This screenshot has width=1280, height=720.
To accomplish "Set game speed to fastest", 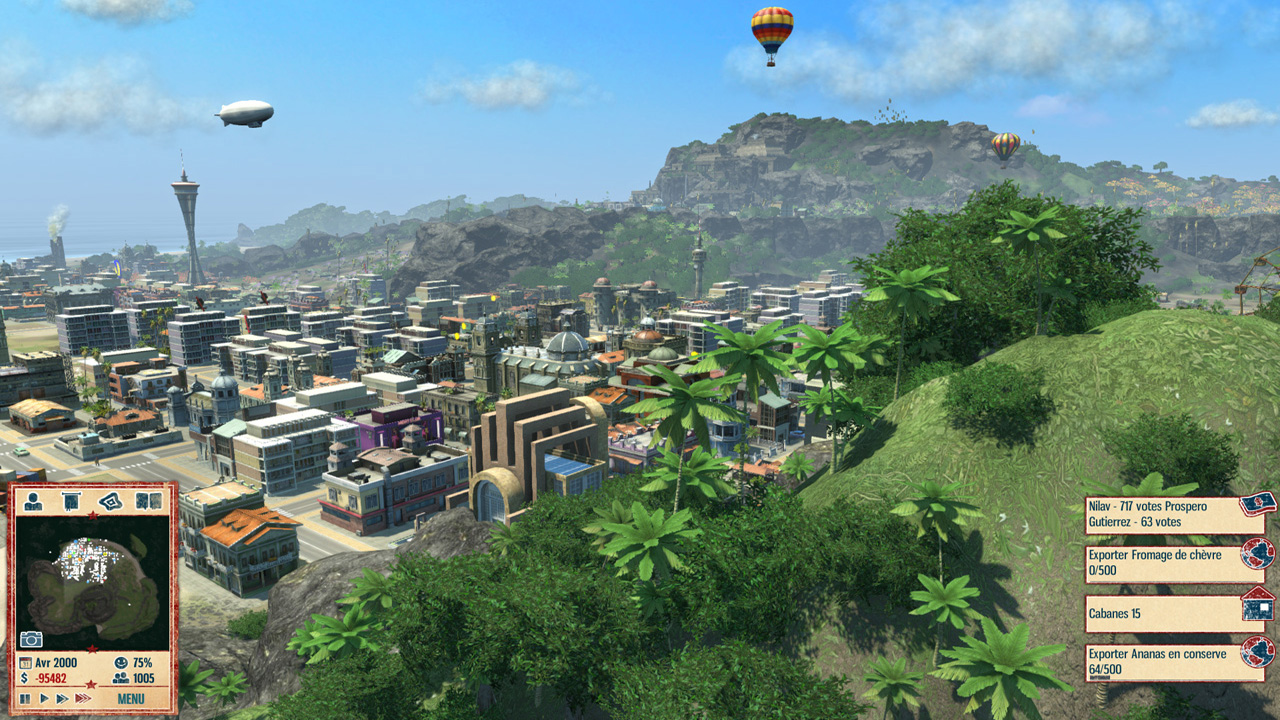I will click(x=84, y=699).
